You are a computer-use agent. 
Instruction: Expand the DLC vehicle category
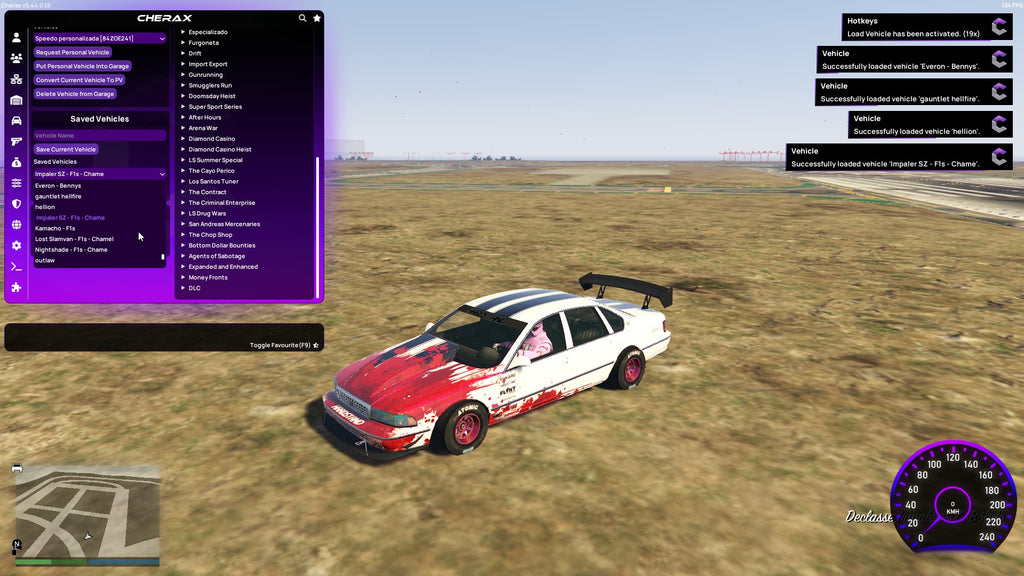194,288
